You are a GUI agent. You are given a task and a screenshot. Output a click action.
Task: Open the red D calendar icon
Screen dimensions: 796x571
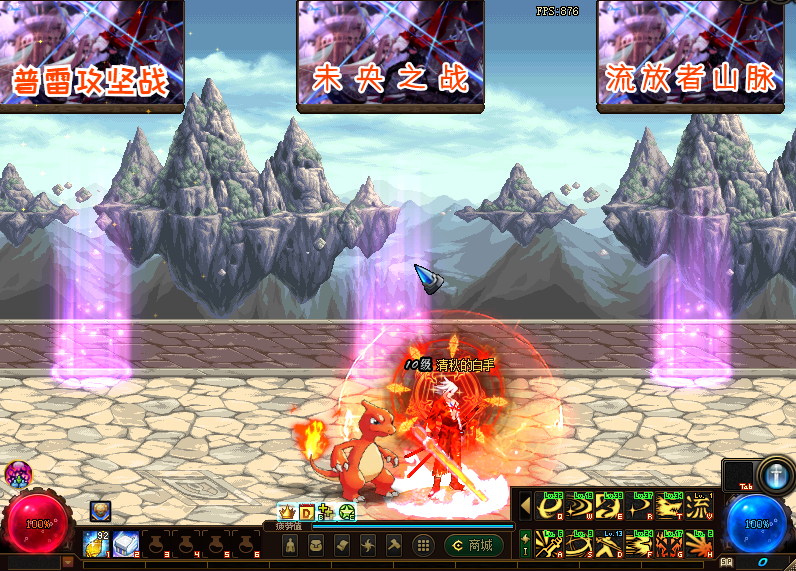point(307,513)
